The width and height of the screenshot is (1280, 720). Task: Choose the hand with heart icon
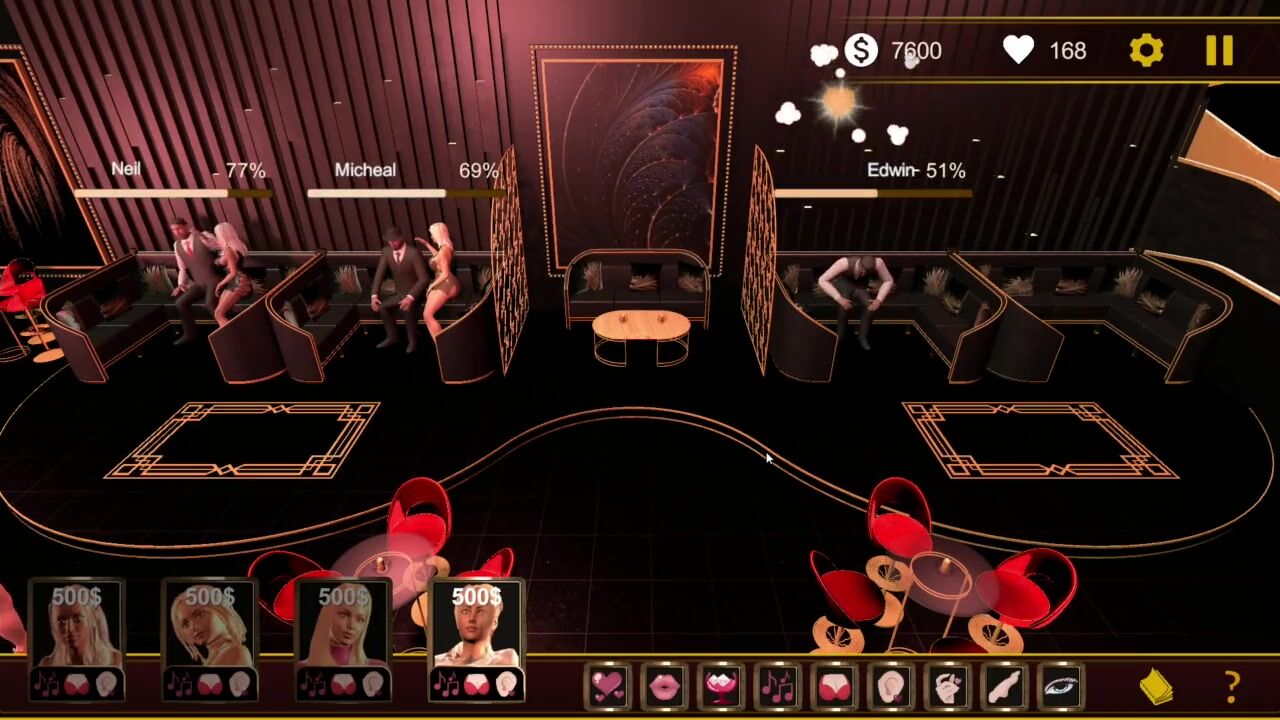point(947,686)
